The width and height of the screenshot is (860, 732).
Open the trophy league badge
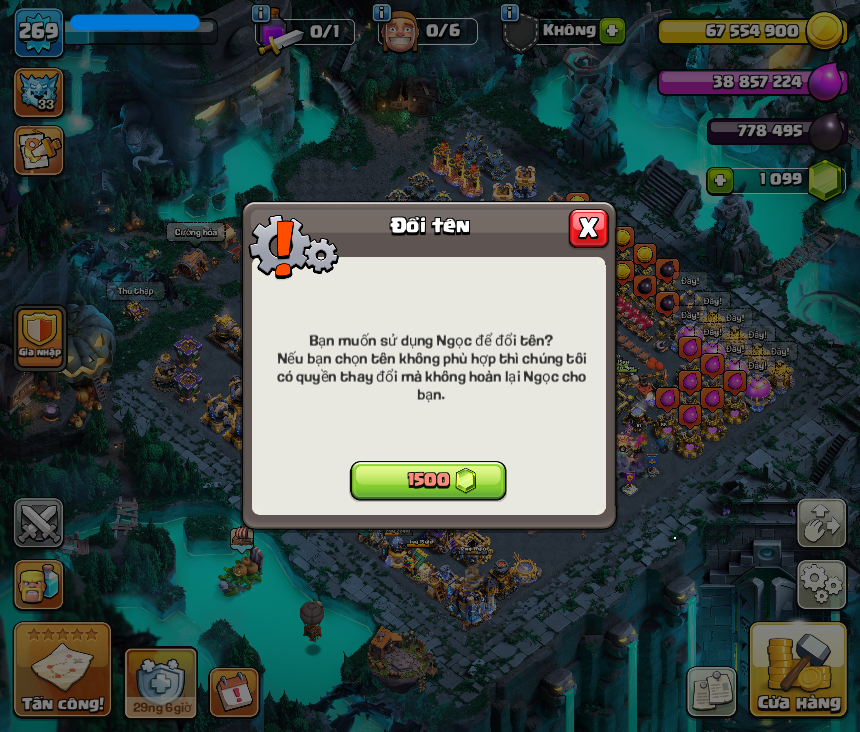click(38, 92)
